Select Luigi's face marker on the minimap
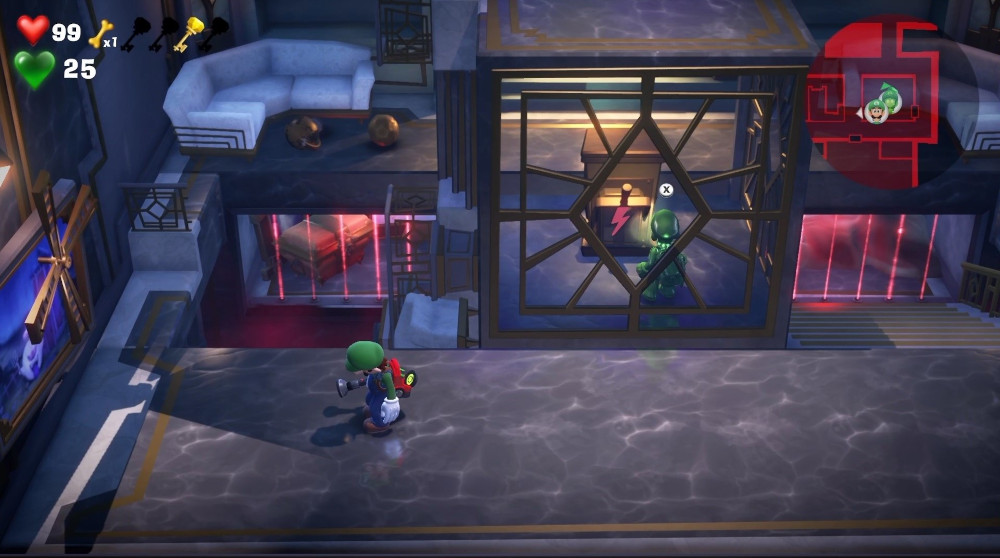 (x=877, y=112)
